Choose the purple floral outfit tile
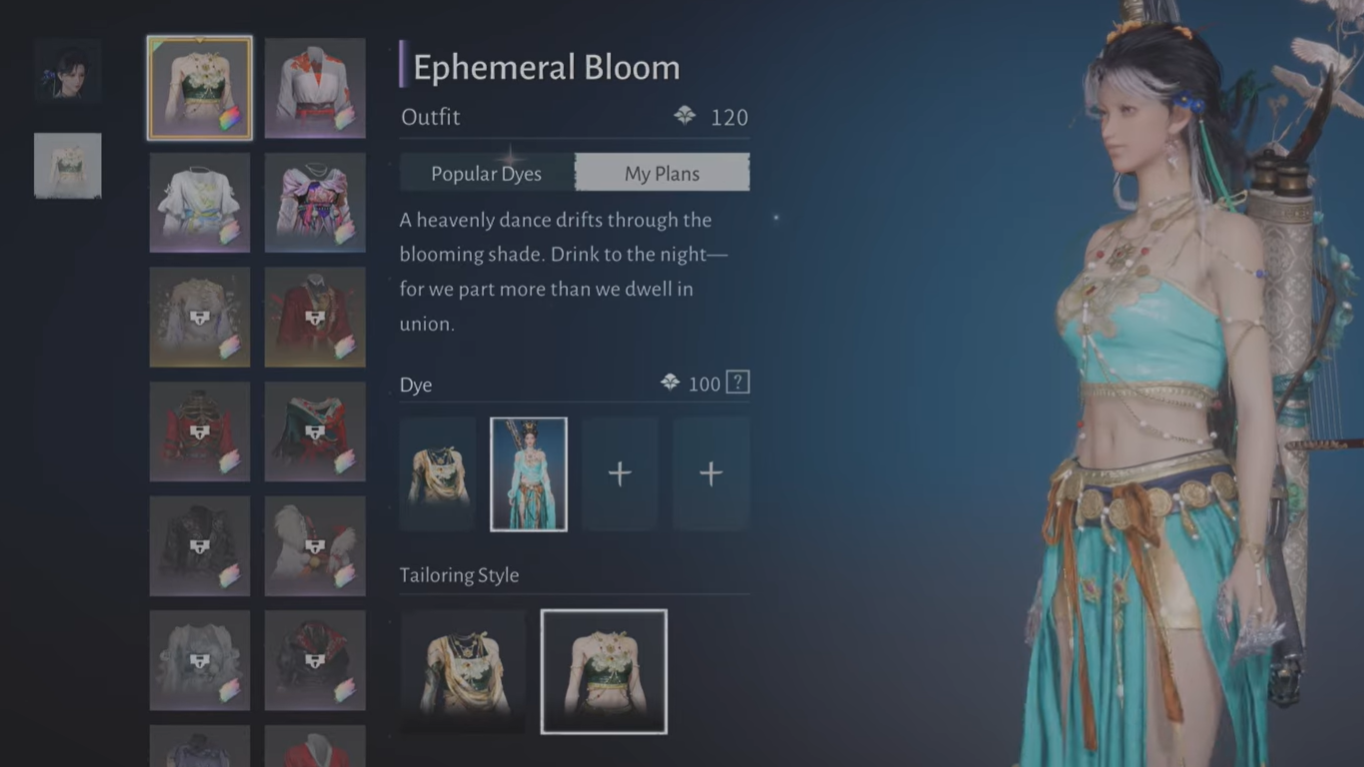 tap(315, 203)
